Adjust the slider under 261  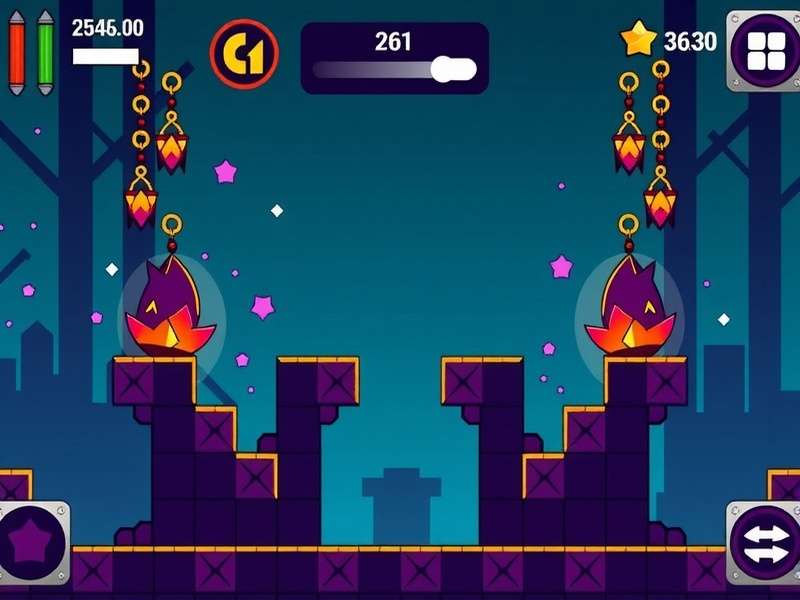point(453,70)
